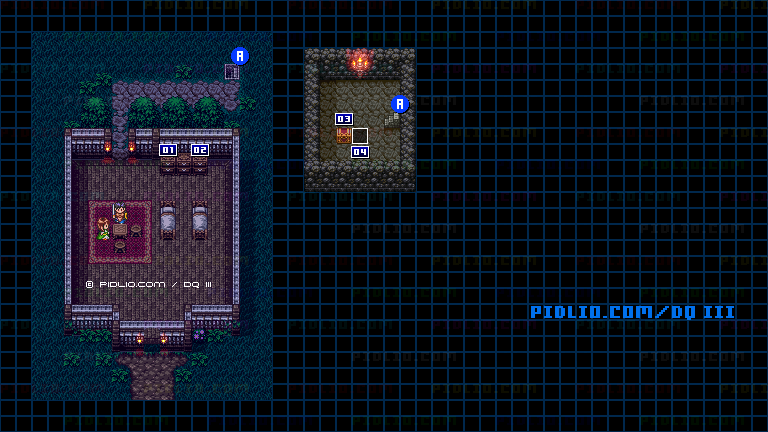Click treasure marker 03
768x432 pixels.
pyautogui.click(x=344, y=119)
